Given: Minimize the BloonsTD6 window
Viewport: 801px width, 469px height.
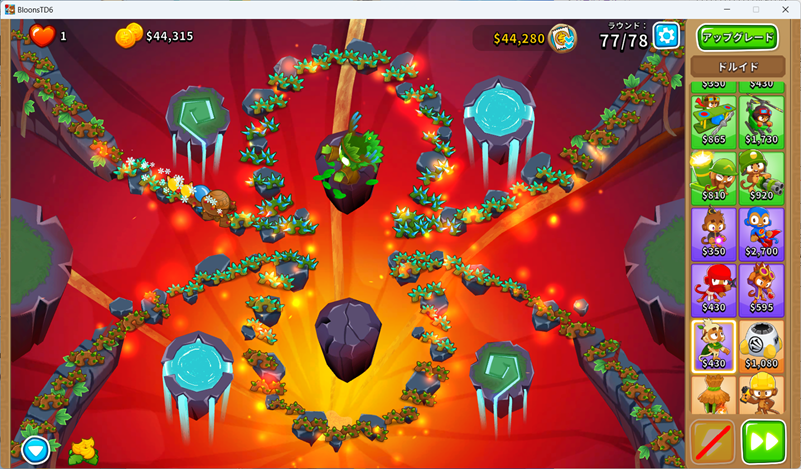Looking at the screenshot, I should point(724,9).
